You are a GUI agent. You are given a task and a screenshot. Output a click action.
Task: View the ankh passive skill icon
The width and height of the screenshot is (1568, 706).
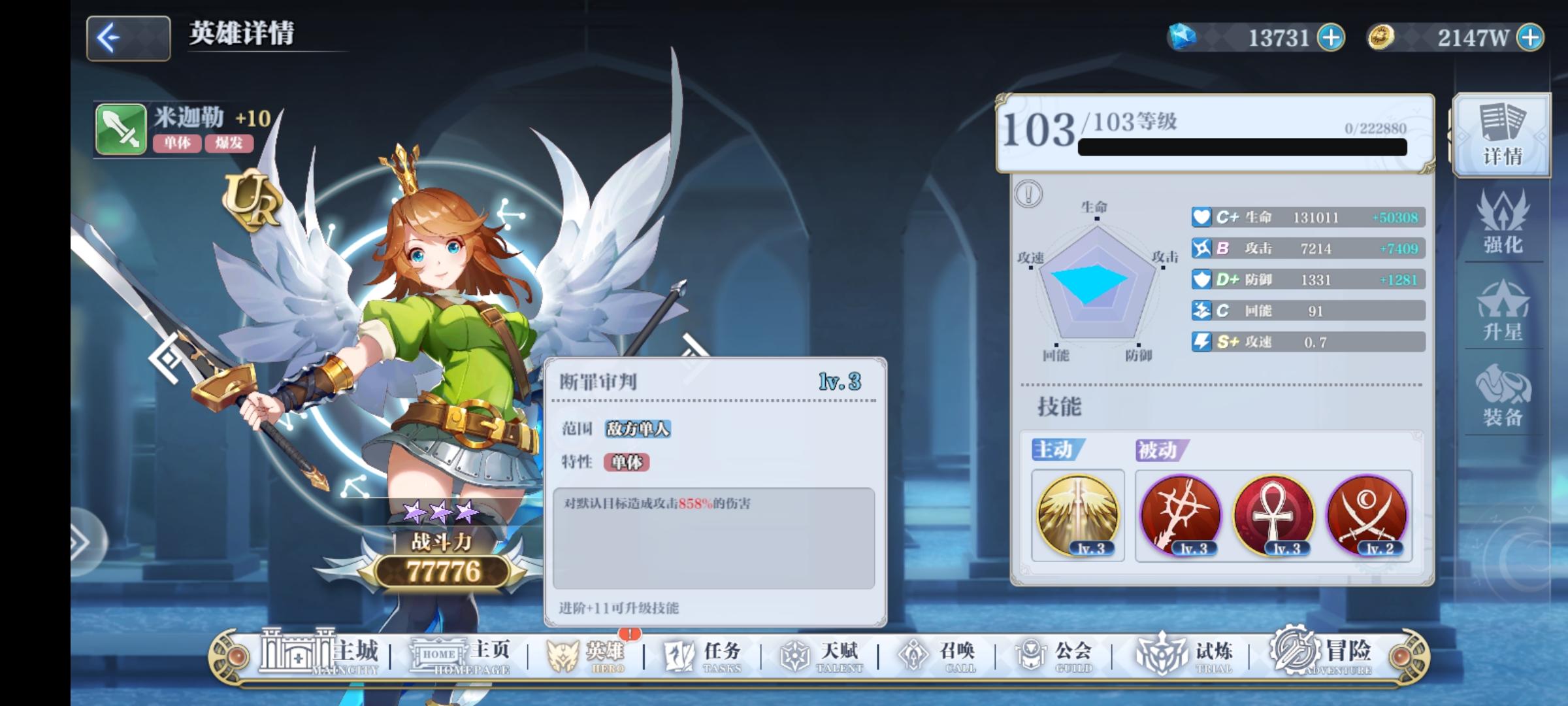point(1274,516)
